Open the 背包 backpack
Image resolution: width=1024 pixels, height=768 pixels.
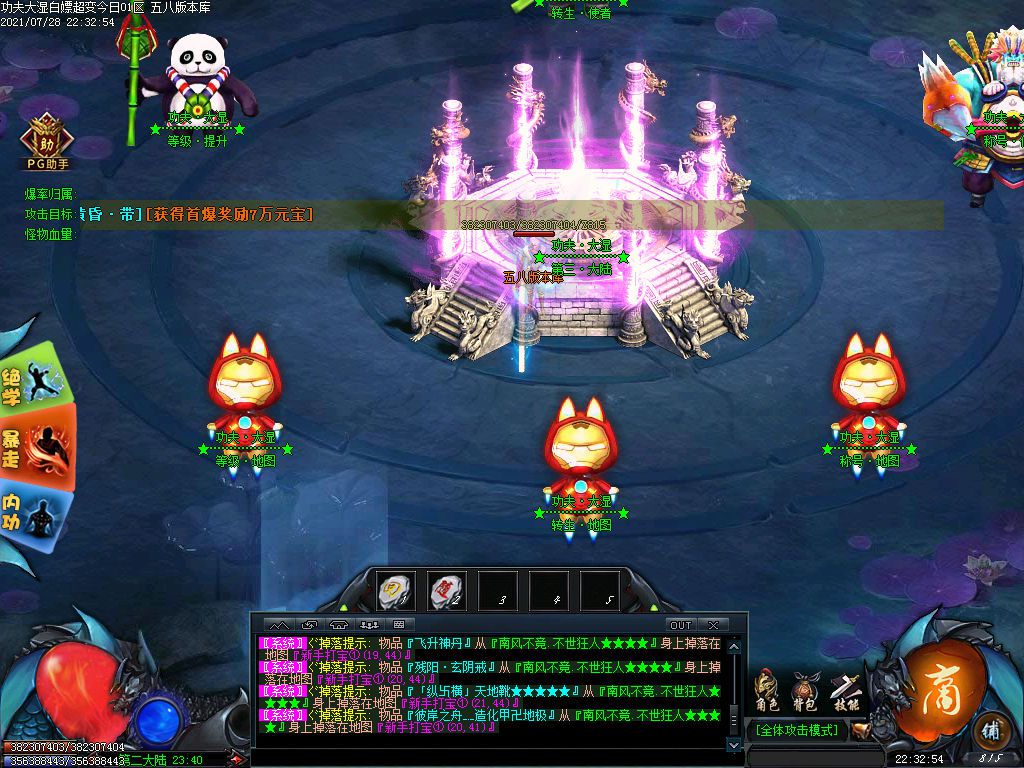click(x=805, y=692)
